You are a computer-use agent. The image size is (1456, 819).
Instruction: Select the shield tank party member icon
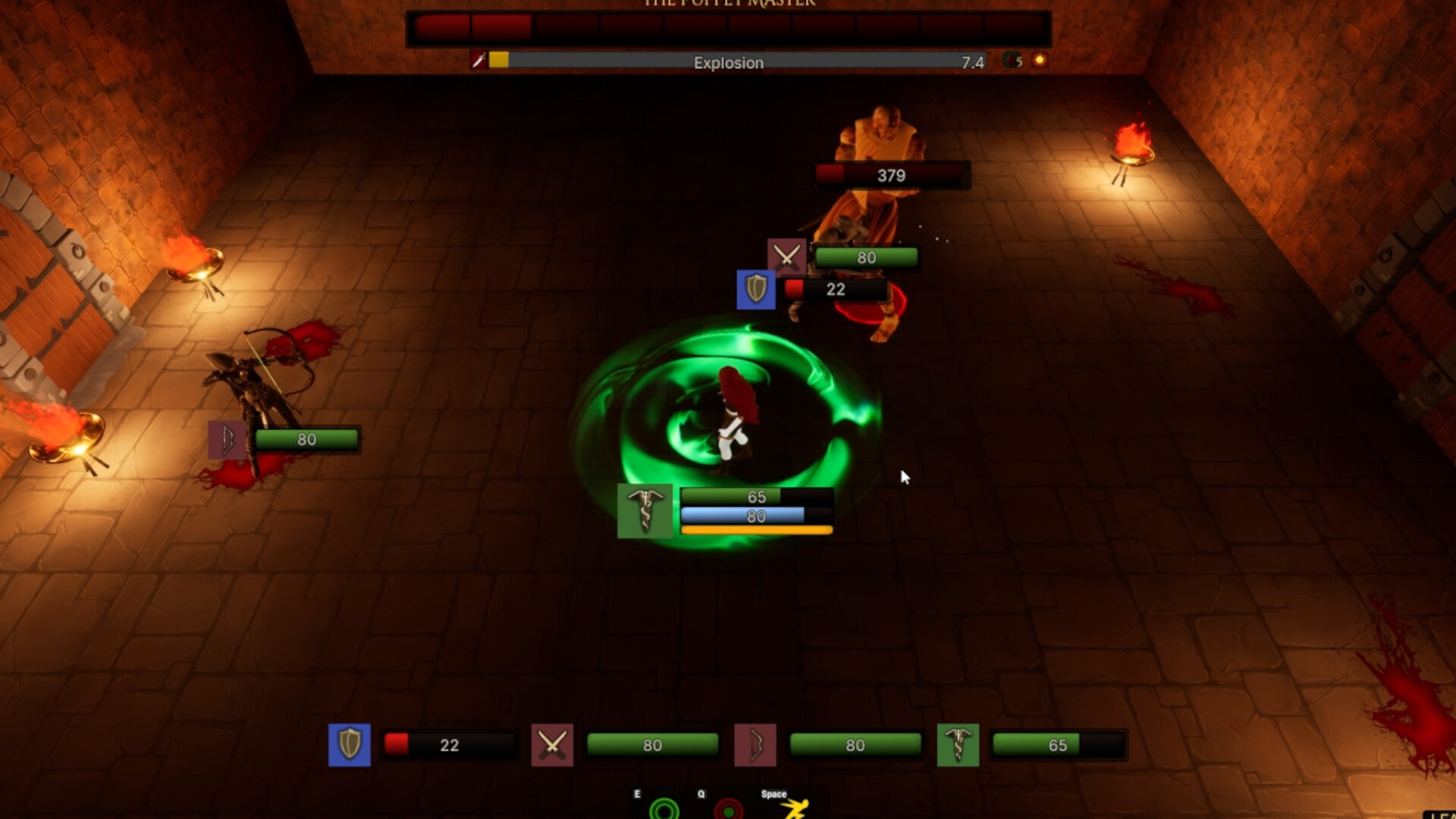[349, 745]
